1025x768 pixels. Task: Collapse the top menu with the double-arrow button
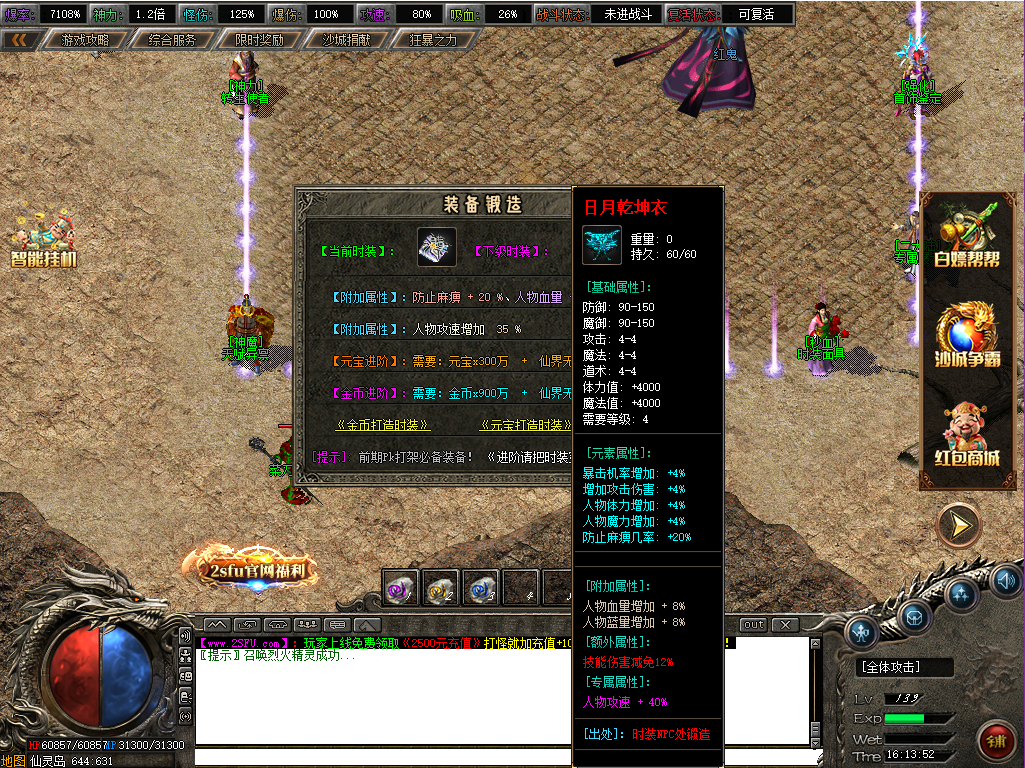(x=20, y=41)
